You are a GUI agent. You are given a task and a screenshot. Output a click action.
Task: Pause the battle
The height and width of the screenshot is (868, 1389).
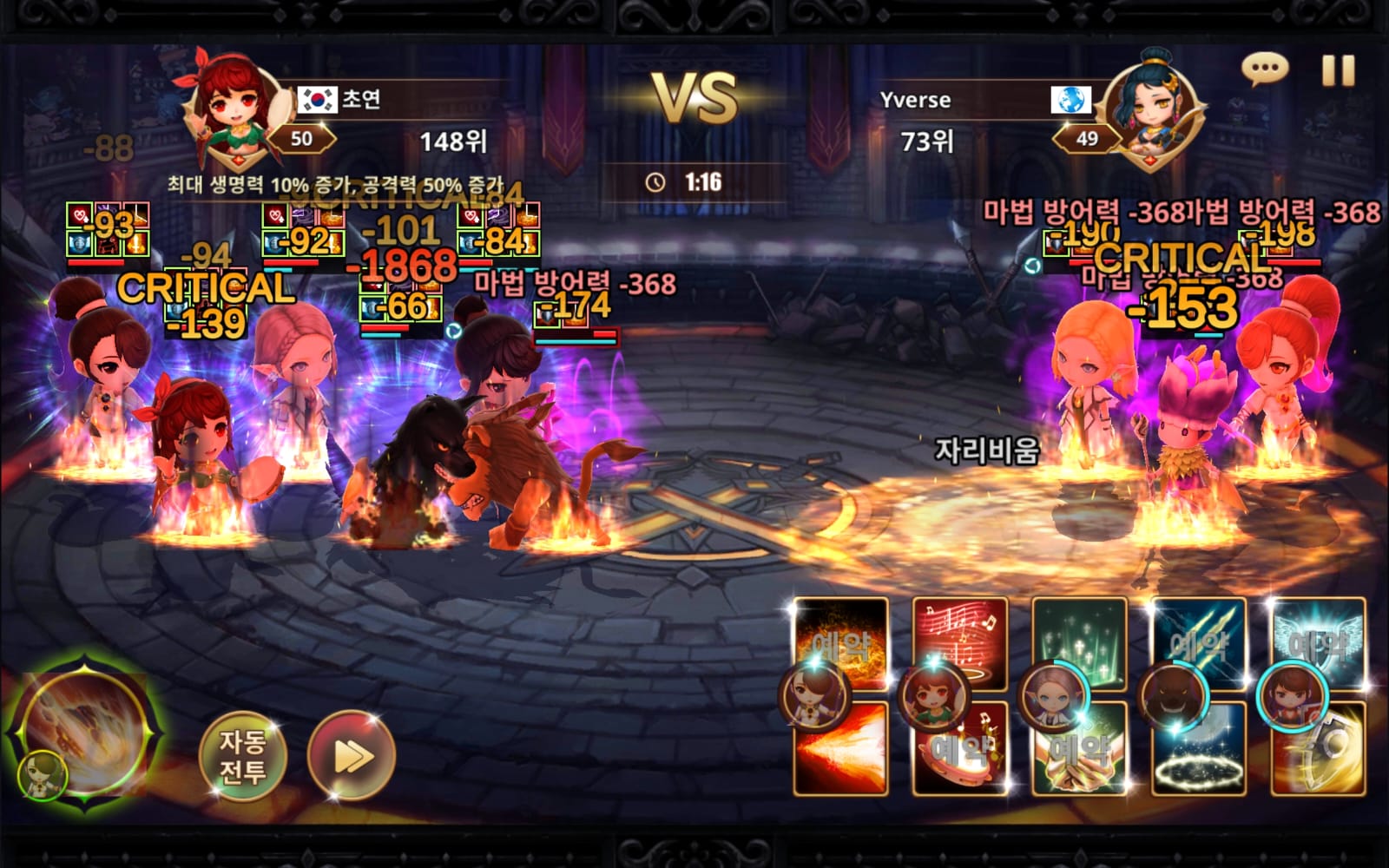click(x=1338, y=70)
